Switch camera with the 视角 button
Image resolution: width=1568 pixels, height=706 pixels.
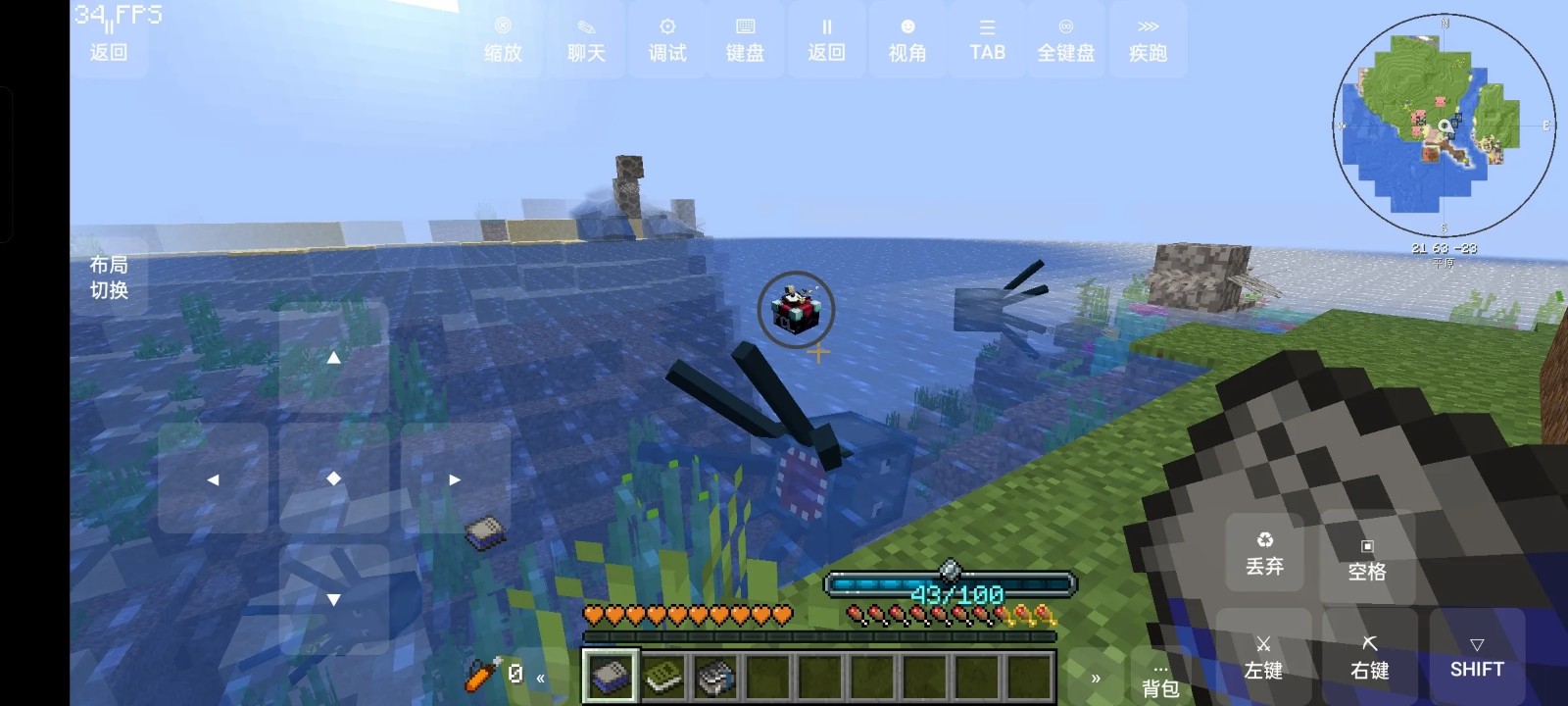[907, 40]
